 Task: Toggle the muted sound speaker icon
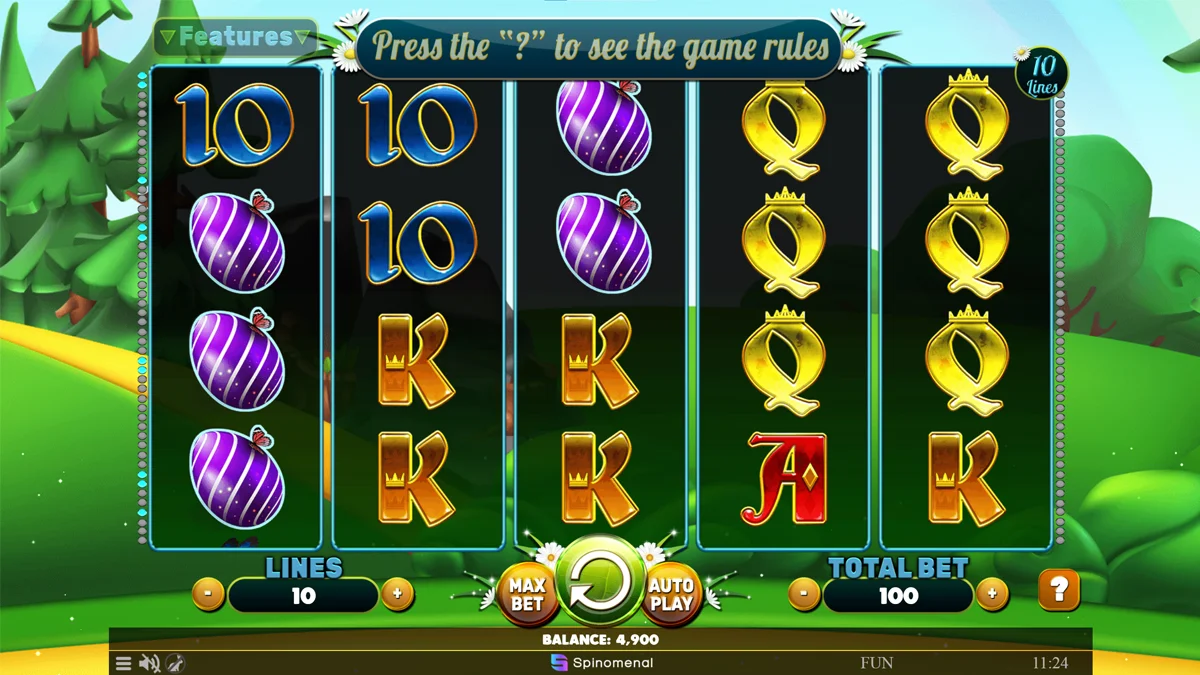[x=150, y=663]
